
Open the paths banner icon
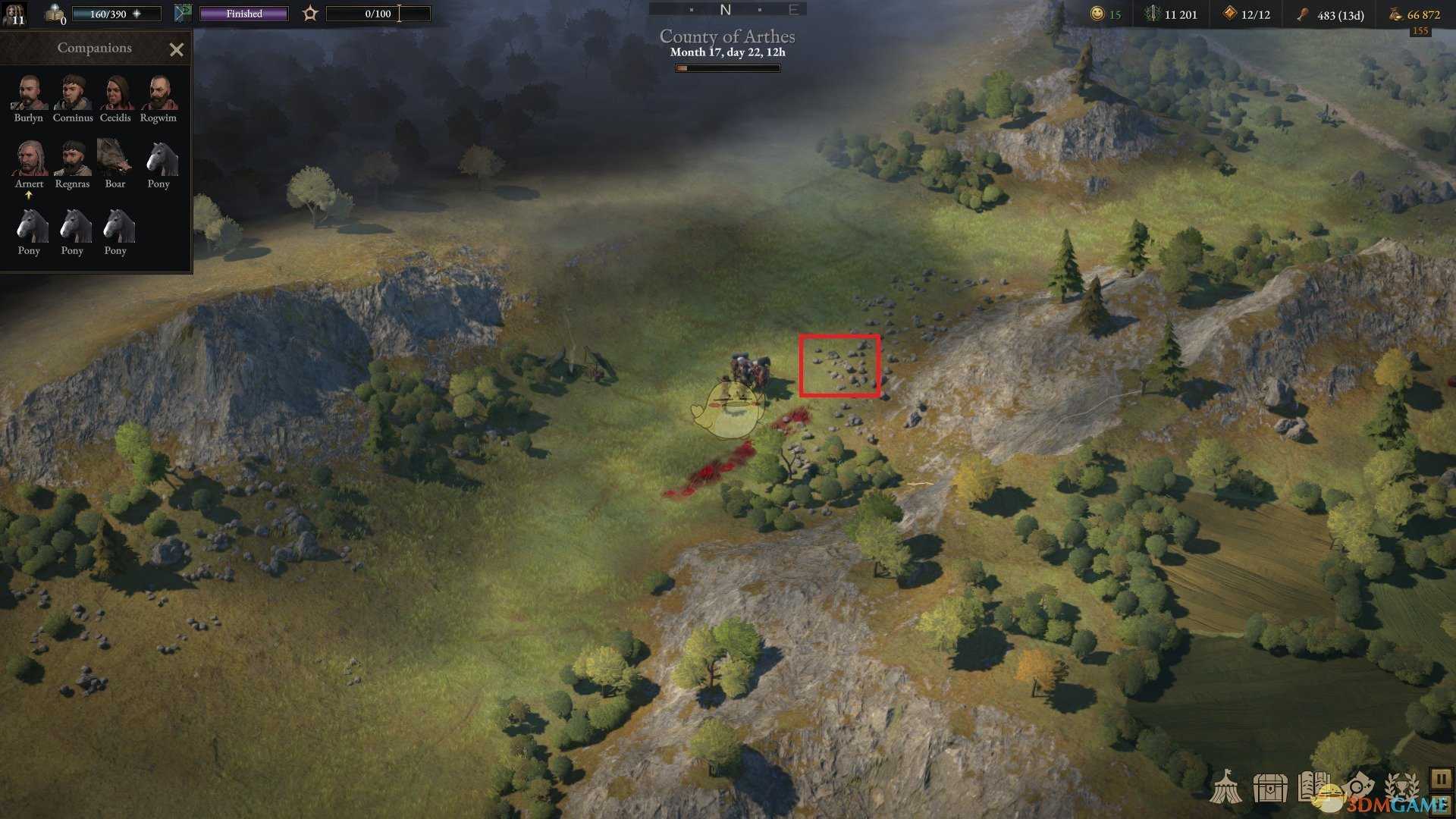[x=183, y=13]
